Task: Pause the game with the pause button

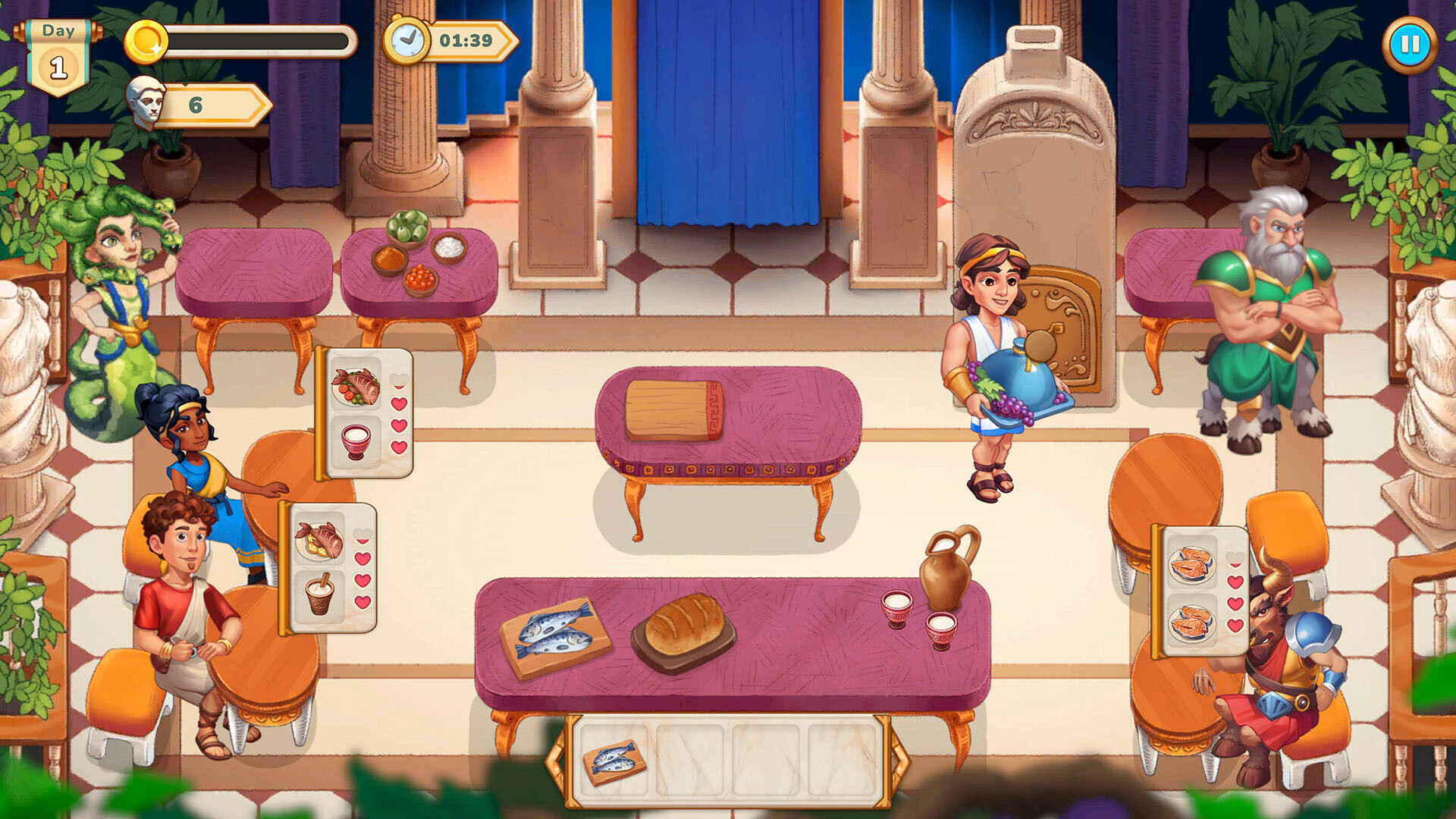Action: 1410,45
